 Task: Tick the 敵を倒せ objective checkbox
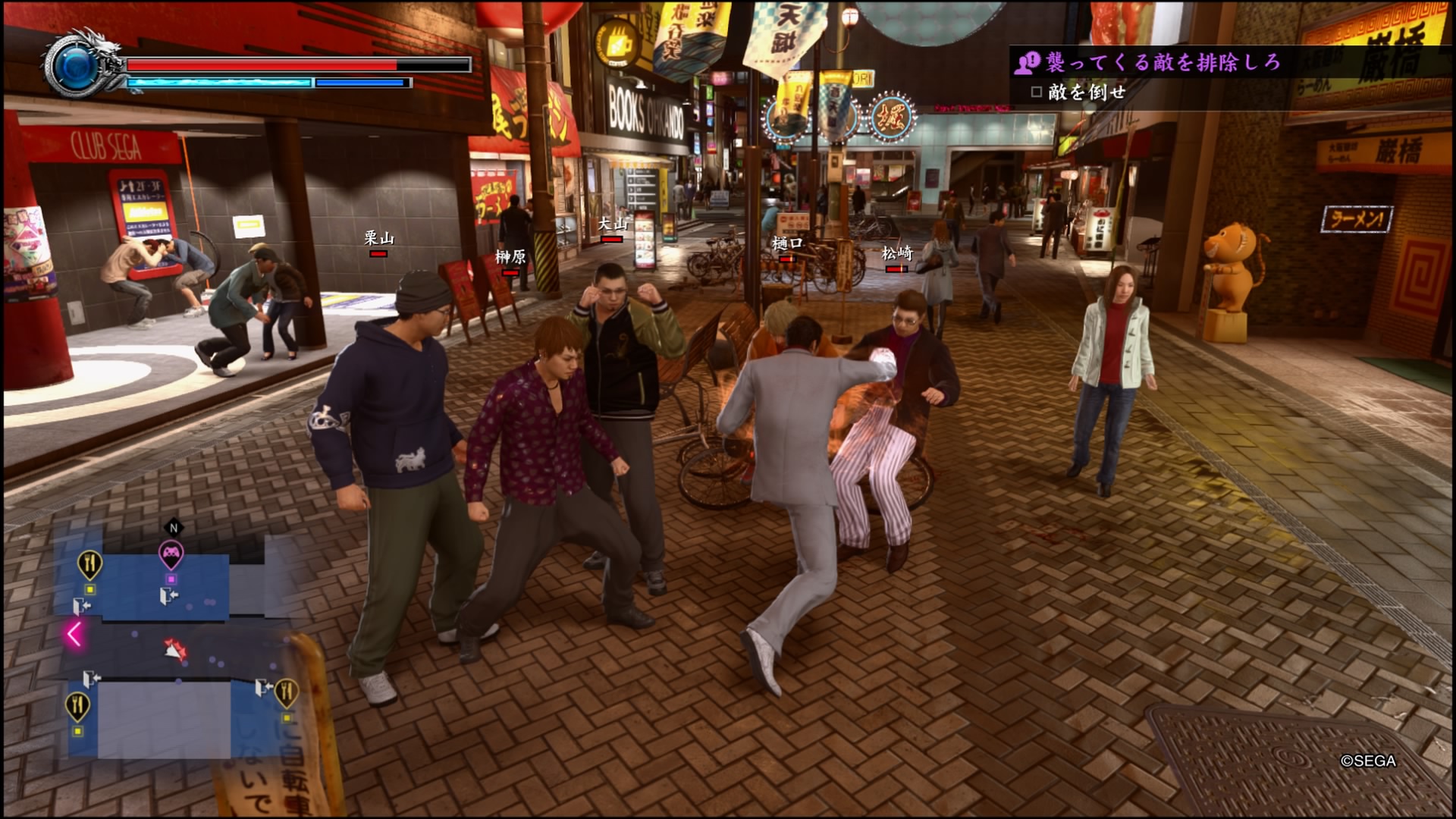click(x=1037, y=93)
